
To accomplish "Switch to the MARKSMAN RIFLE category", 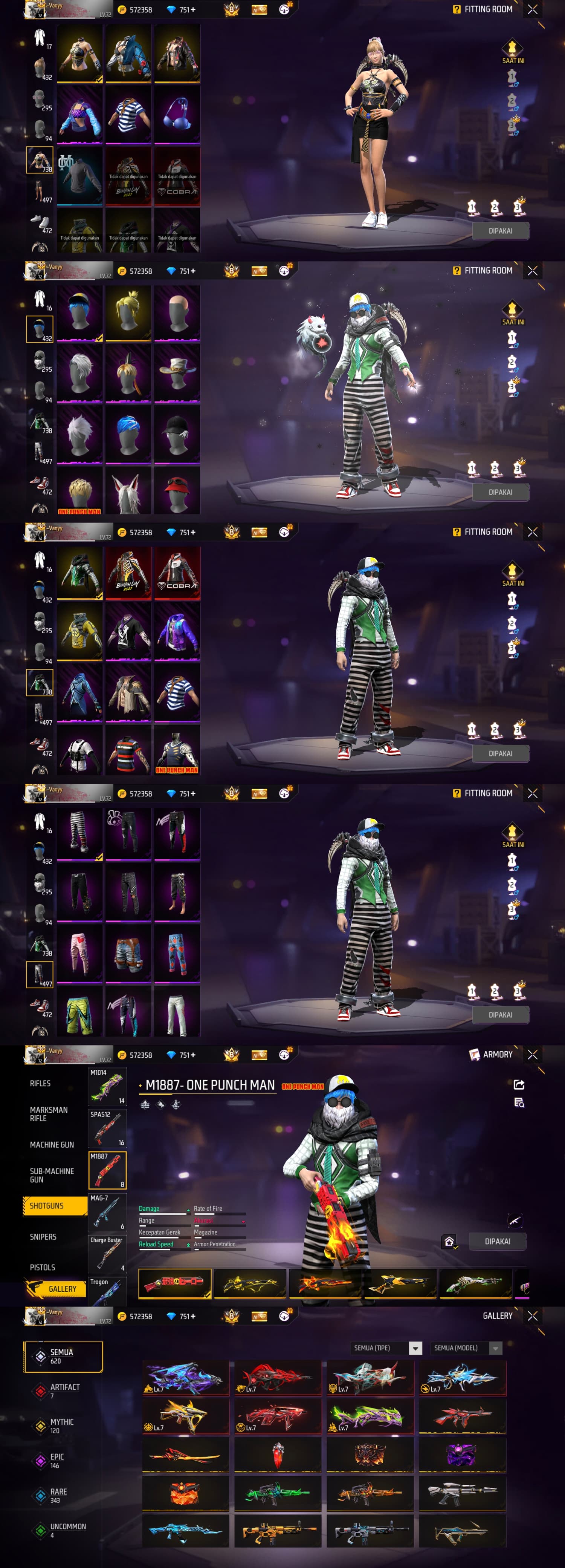I will click(x=49, y=1114).
